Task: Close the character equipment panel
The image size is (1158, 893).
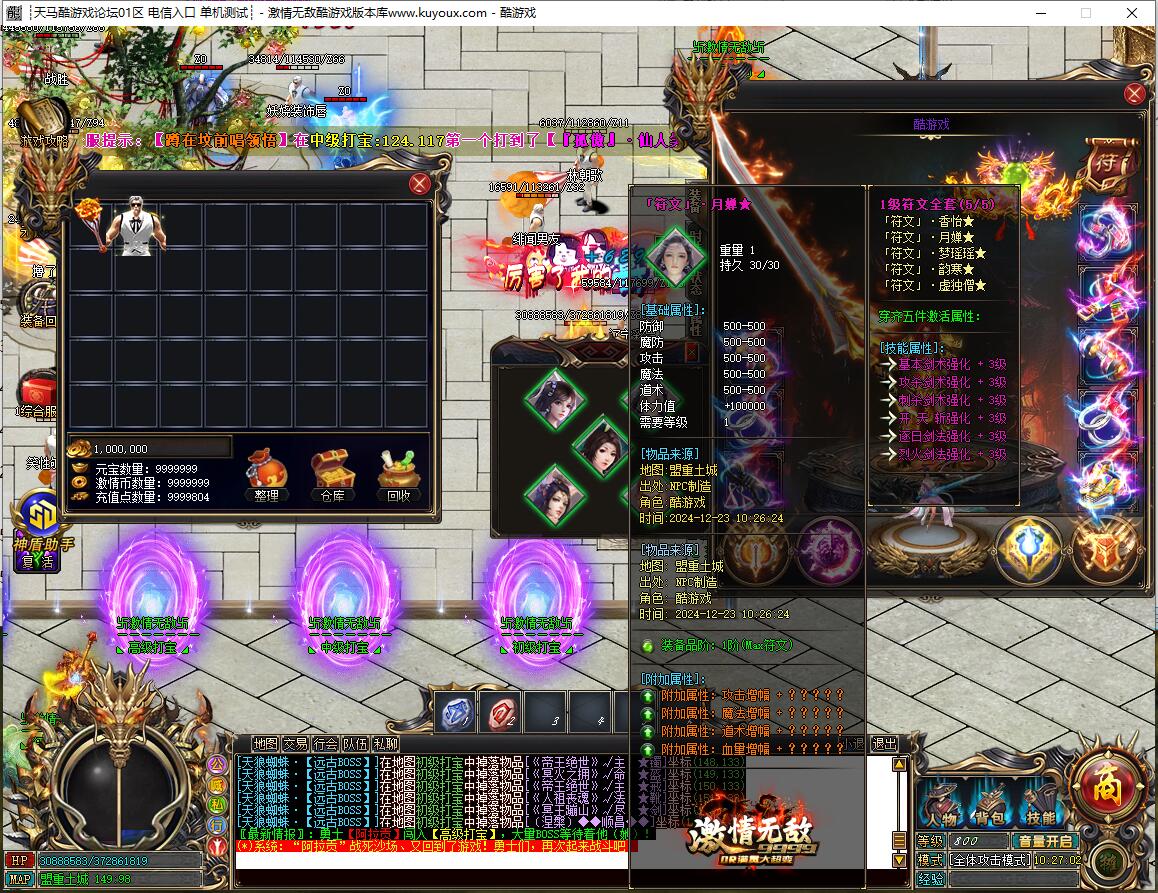Action: pos(1134,94)
